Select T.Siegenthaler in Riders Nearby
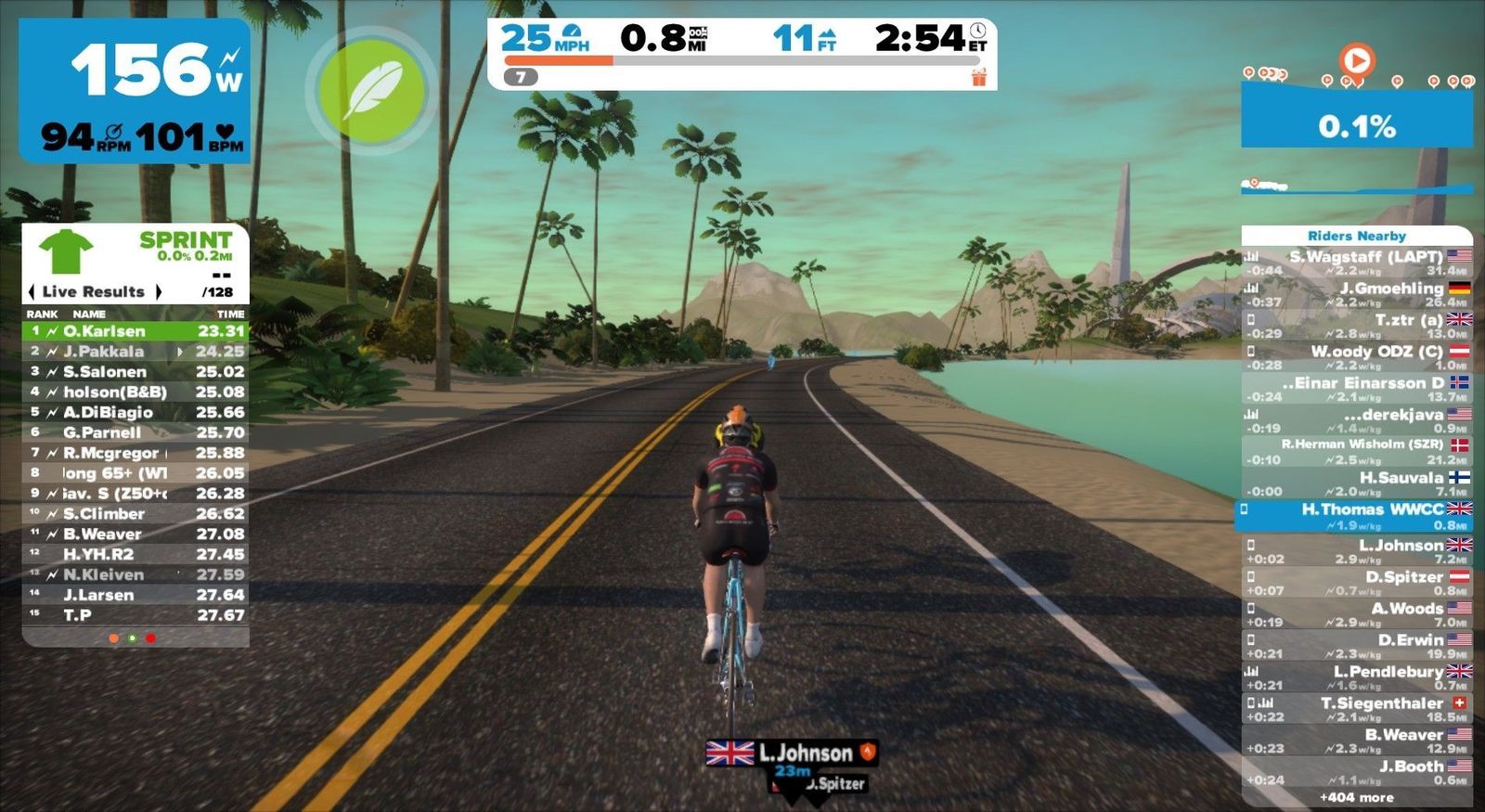 (x=1357, y=709)
